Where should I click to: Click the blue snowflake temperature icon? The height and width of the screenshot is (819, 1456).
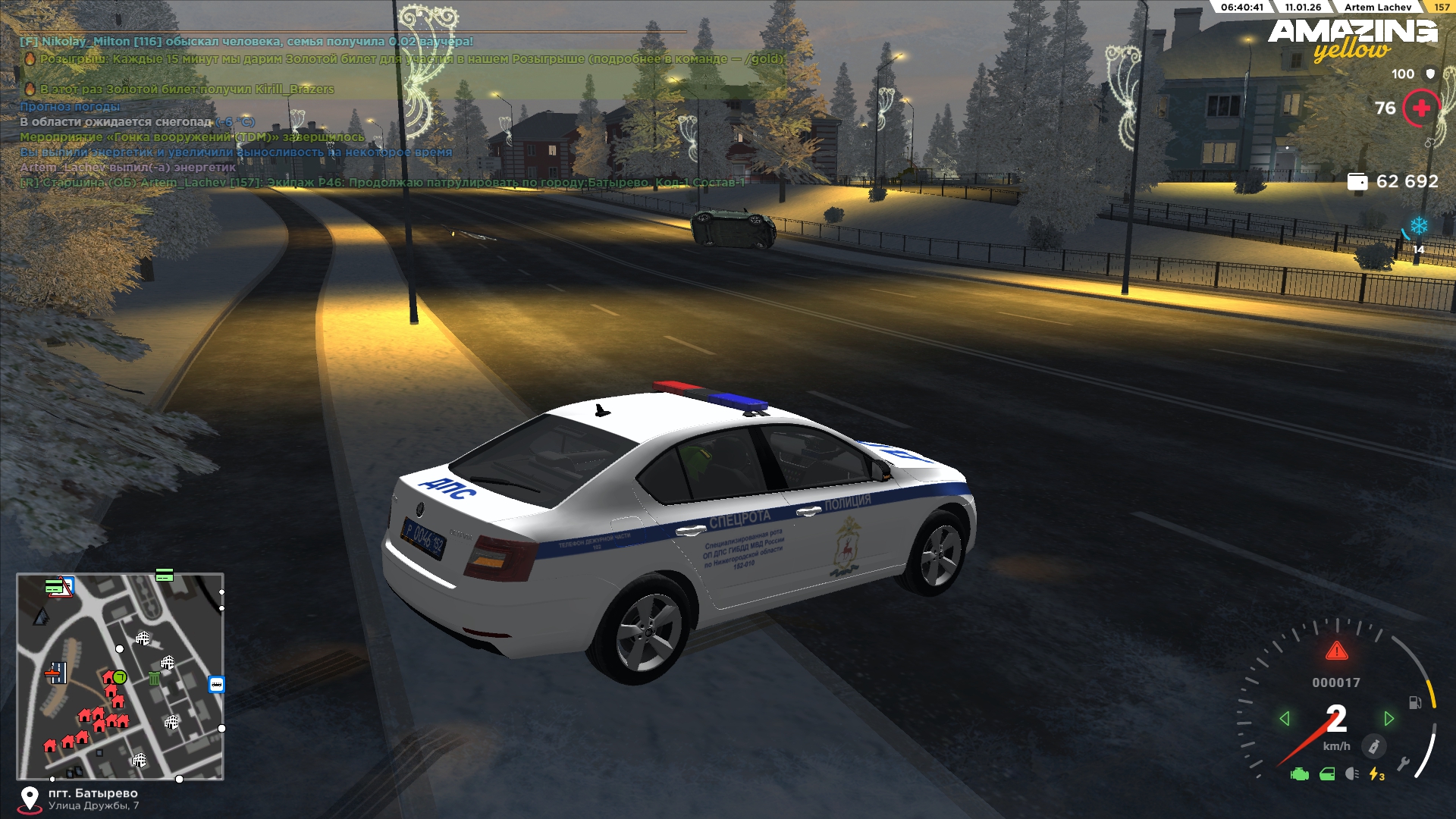click(1419, 226)
